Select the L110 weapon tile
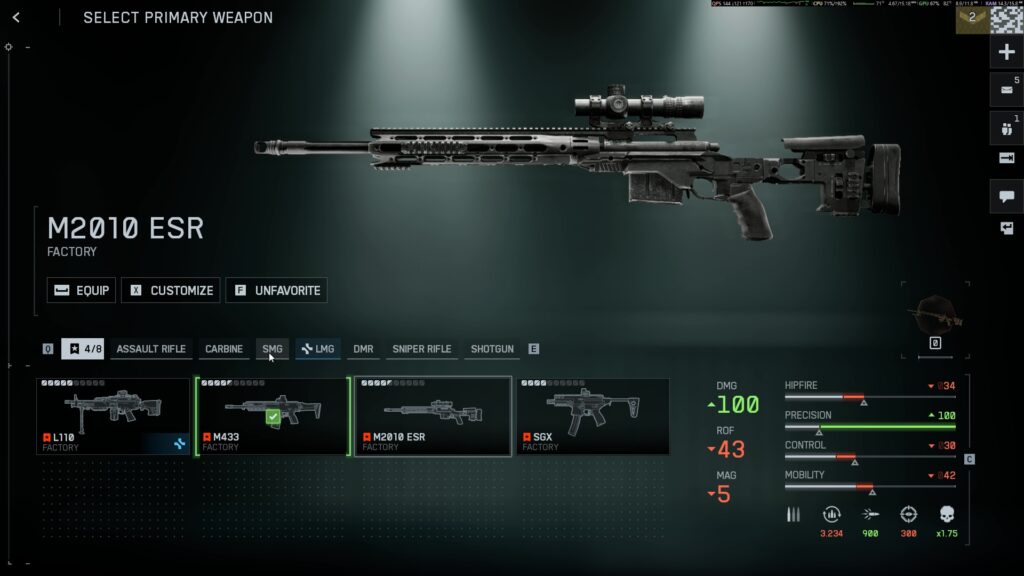This screenshot has width=1024, height=576. (x=113, y=416)
